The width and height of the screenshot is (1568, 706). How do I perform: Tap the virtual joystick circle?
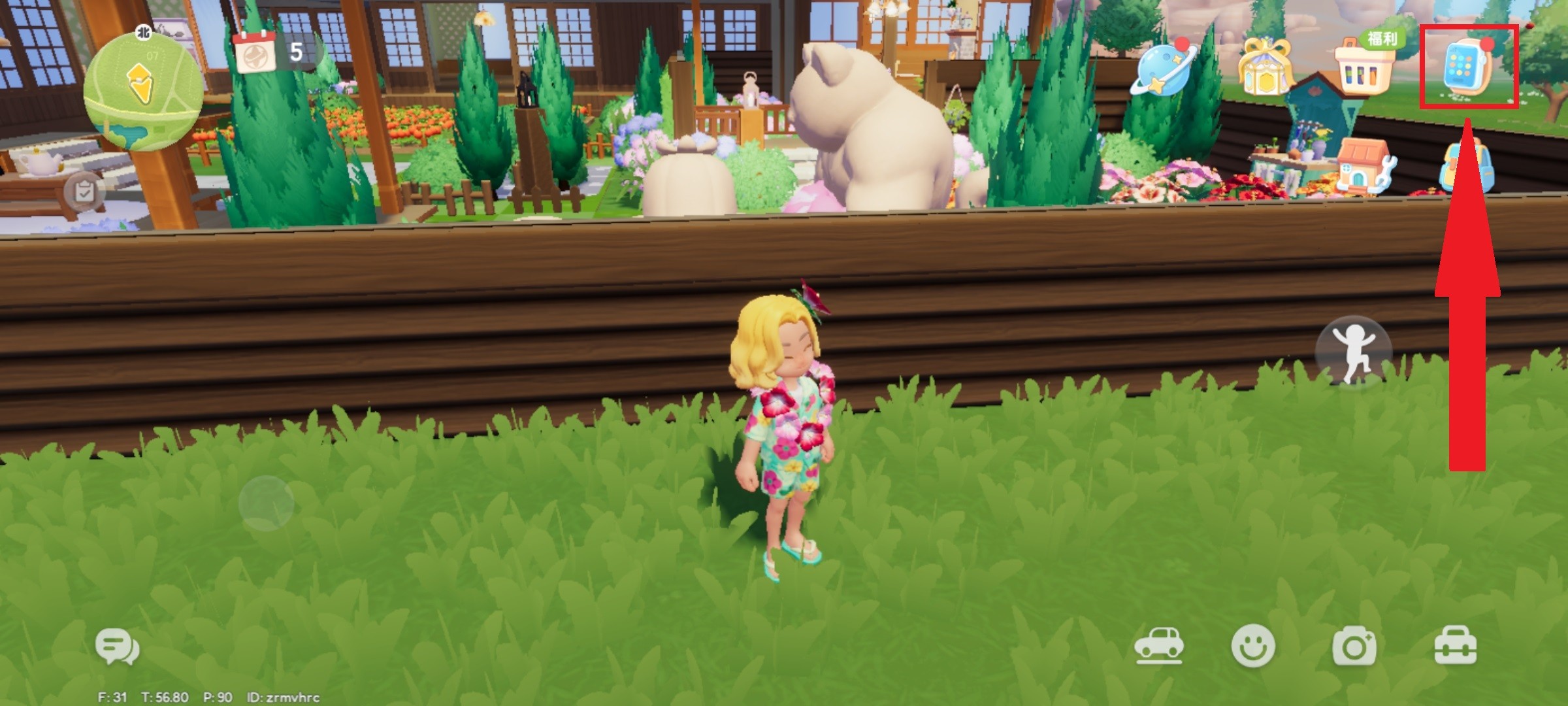pos(266,503)
